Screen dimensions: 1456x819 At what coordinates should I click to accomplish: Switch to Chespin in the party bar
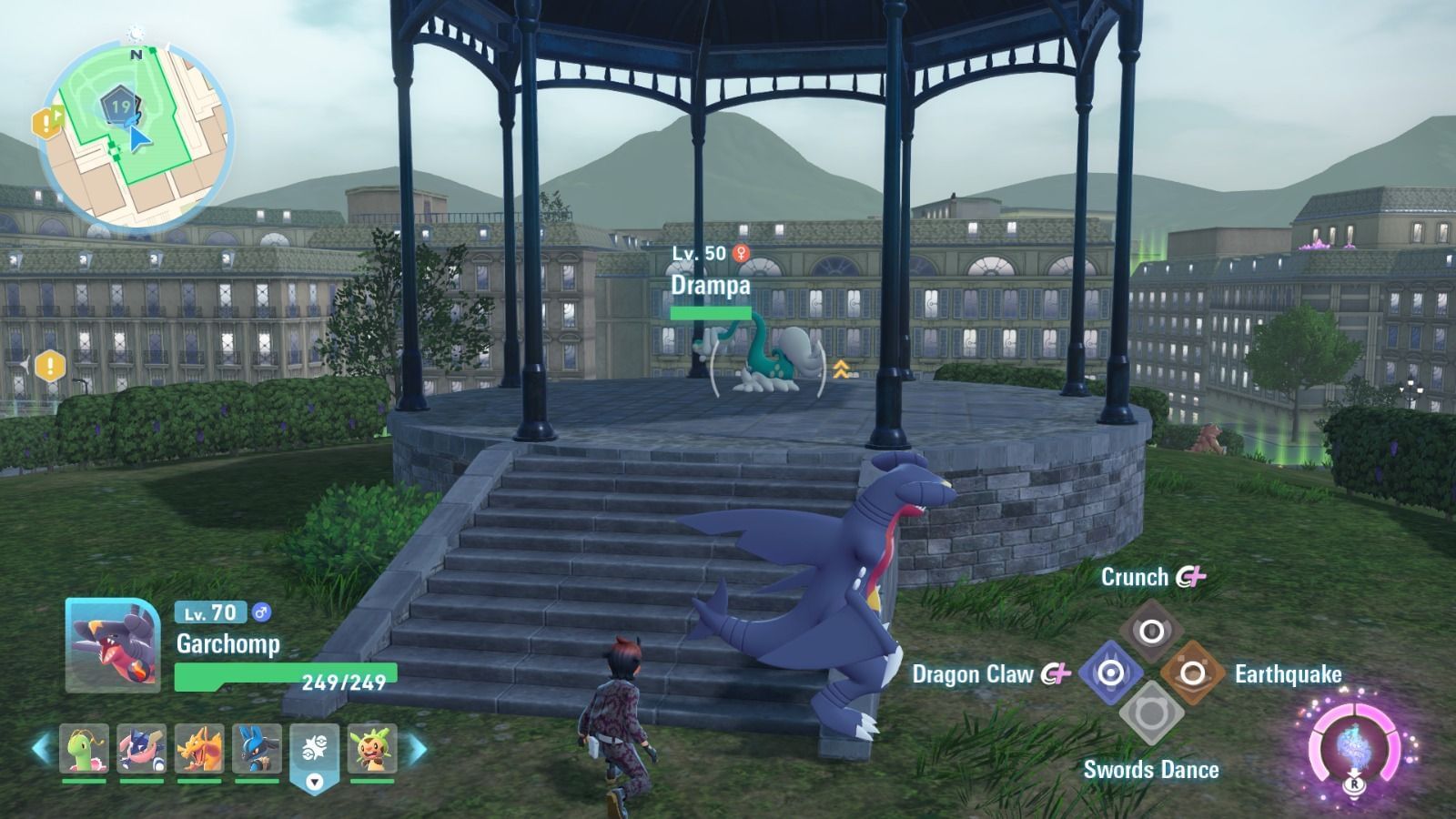372,749
